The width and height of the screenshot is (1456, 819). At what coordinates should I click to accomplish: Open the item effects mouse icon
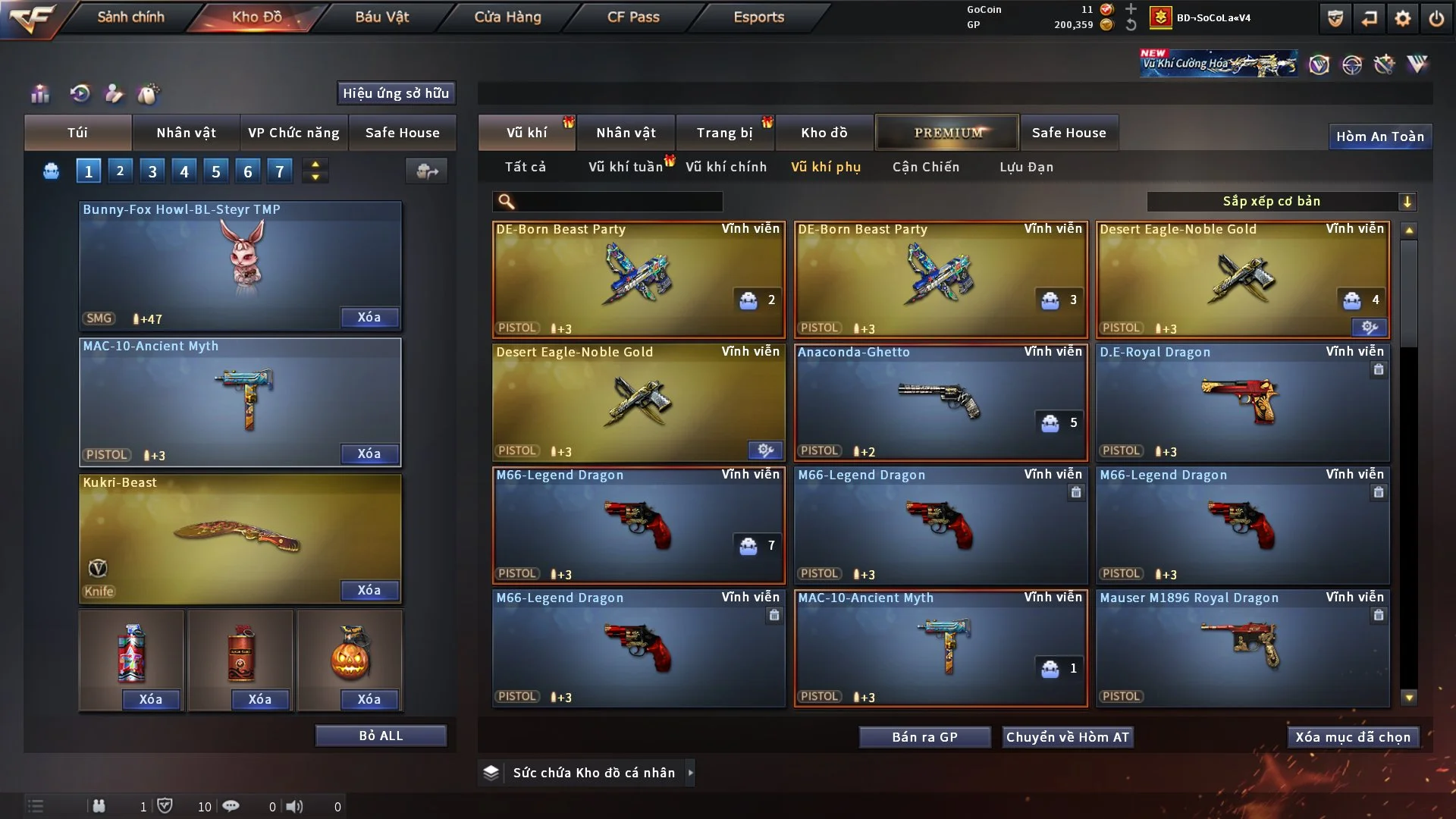coord(149,94)
